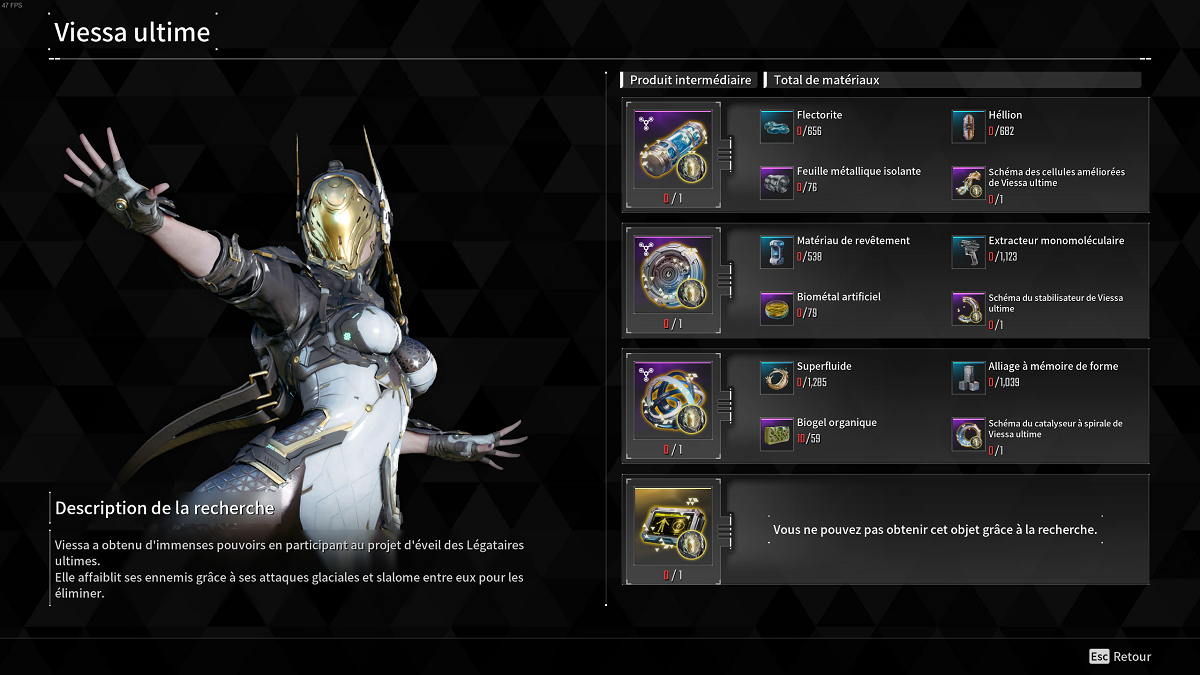Select the Biogel organique material
This screenshot has width=1200, height=675.
(776, 432)
